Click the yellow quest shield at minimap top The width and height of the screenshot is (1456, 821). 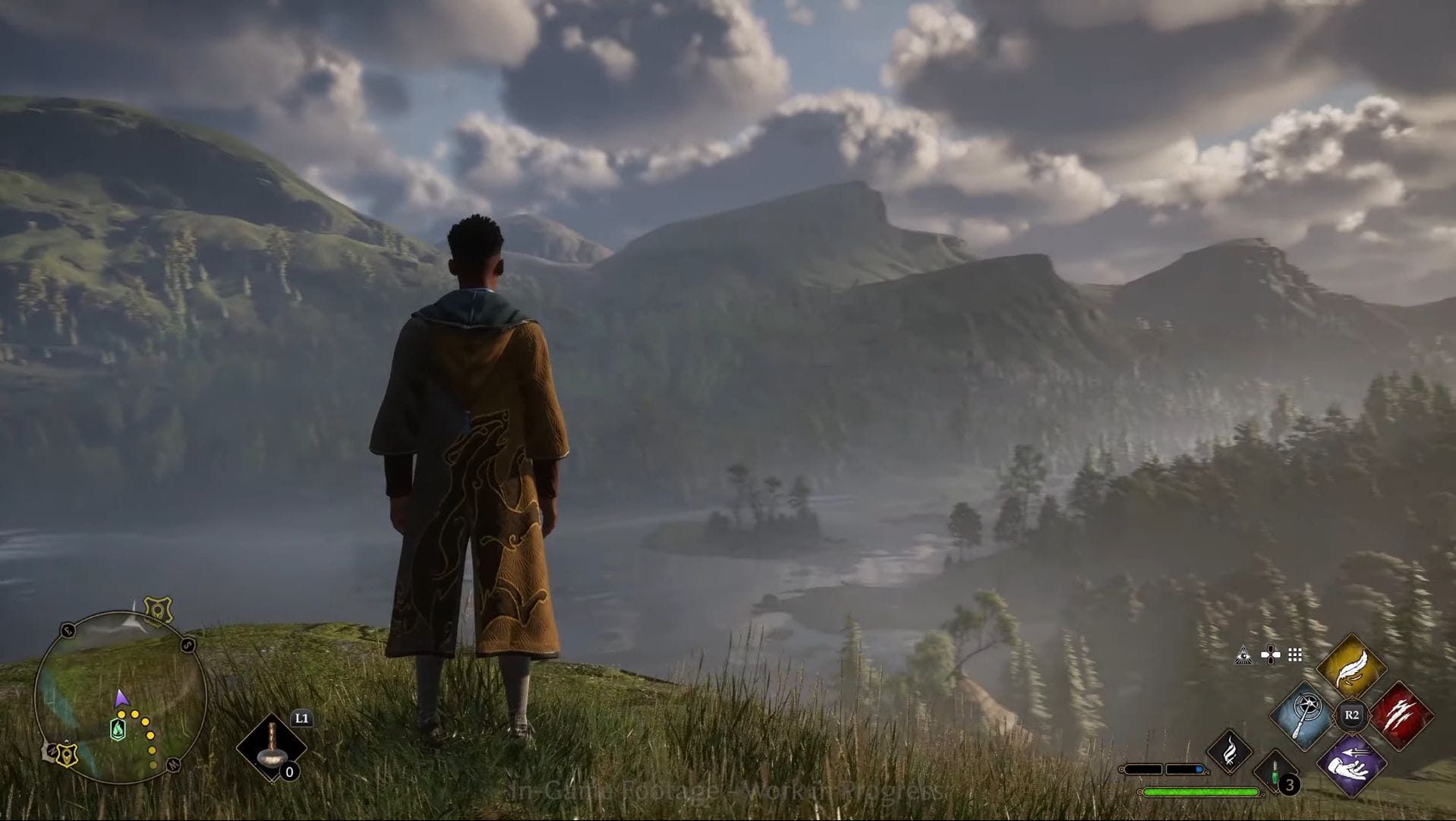tap(159, 610)
